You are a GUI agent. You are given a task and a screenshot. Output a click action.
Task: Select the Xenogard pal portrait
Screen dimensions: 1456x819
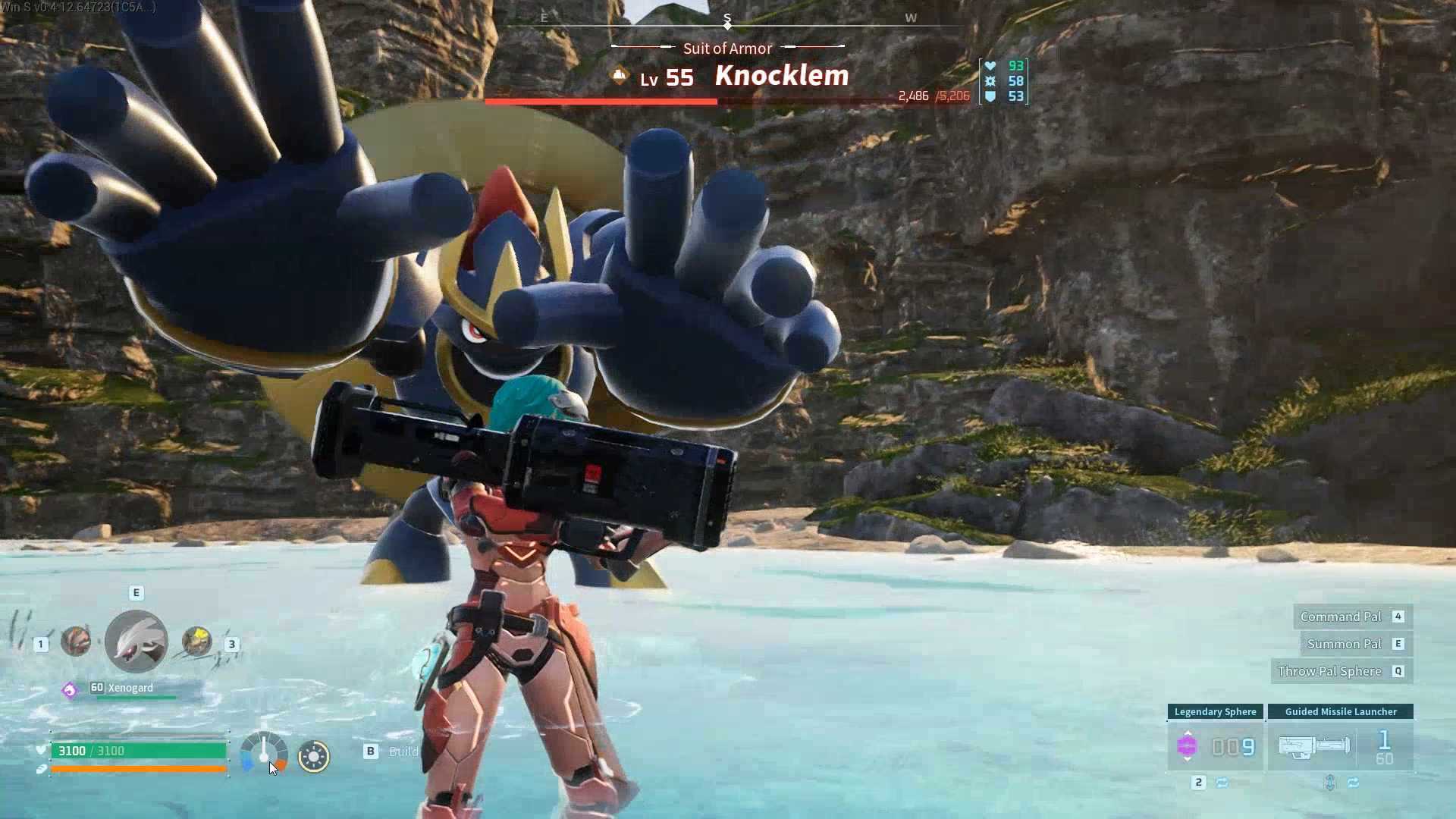pos(136,642)
